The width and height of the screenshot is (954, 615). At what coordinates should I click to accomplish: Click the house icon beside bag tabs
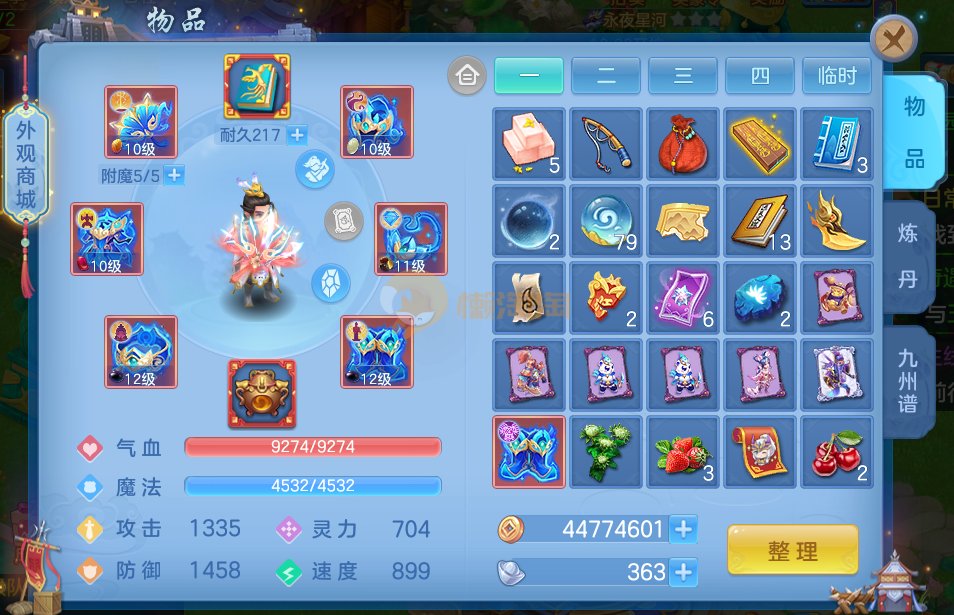(467, 76)
